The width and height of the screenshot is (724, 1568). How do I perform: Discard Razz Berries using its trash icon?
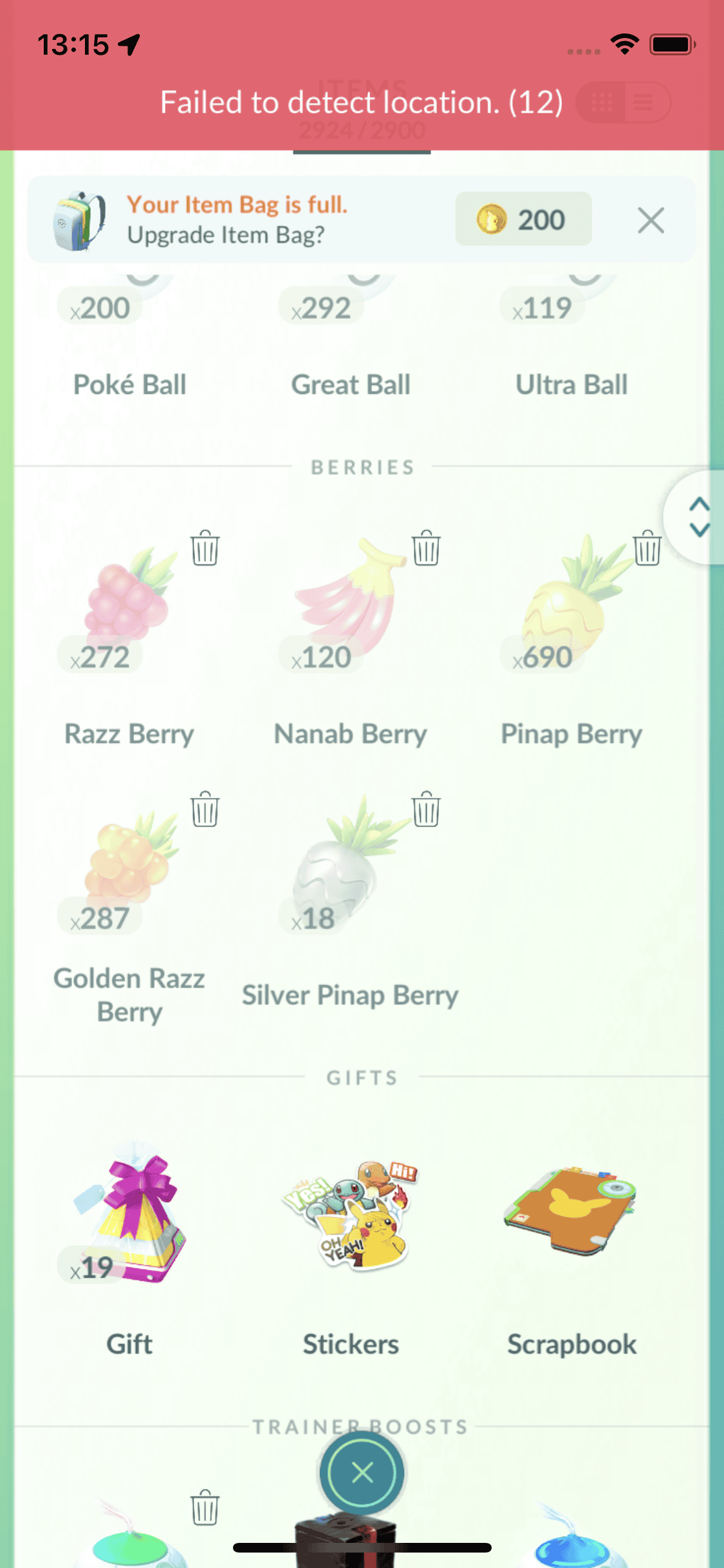205,548
